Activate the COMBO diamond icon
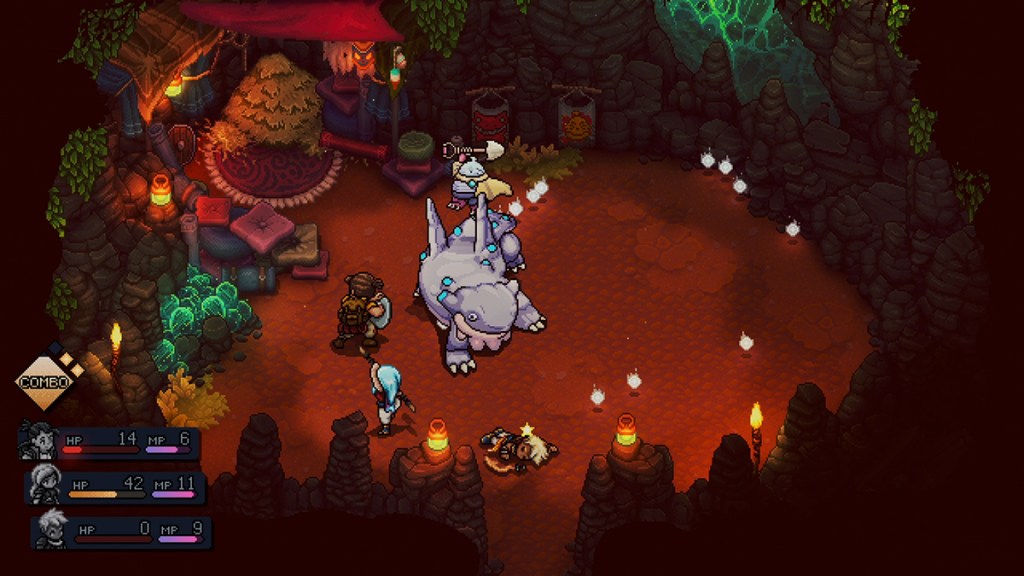Screen dimensions: 1024x576 click(x=45, y=382)
